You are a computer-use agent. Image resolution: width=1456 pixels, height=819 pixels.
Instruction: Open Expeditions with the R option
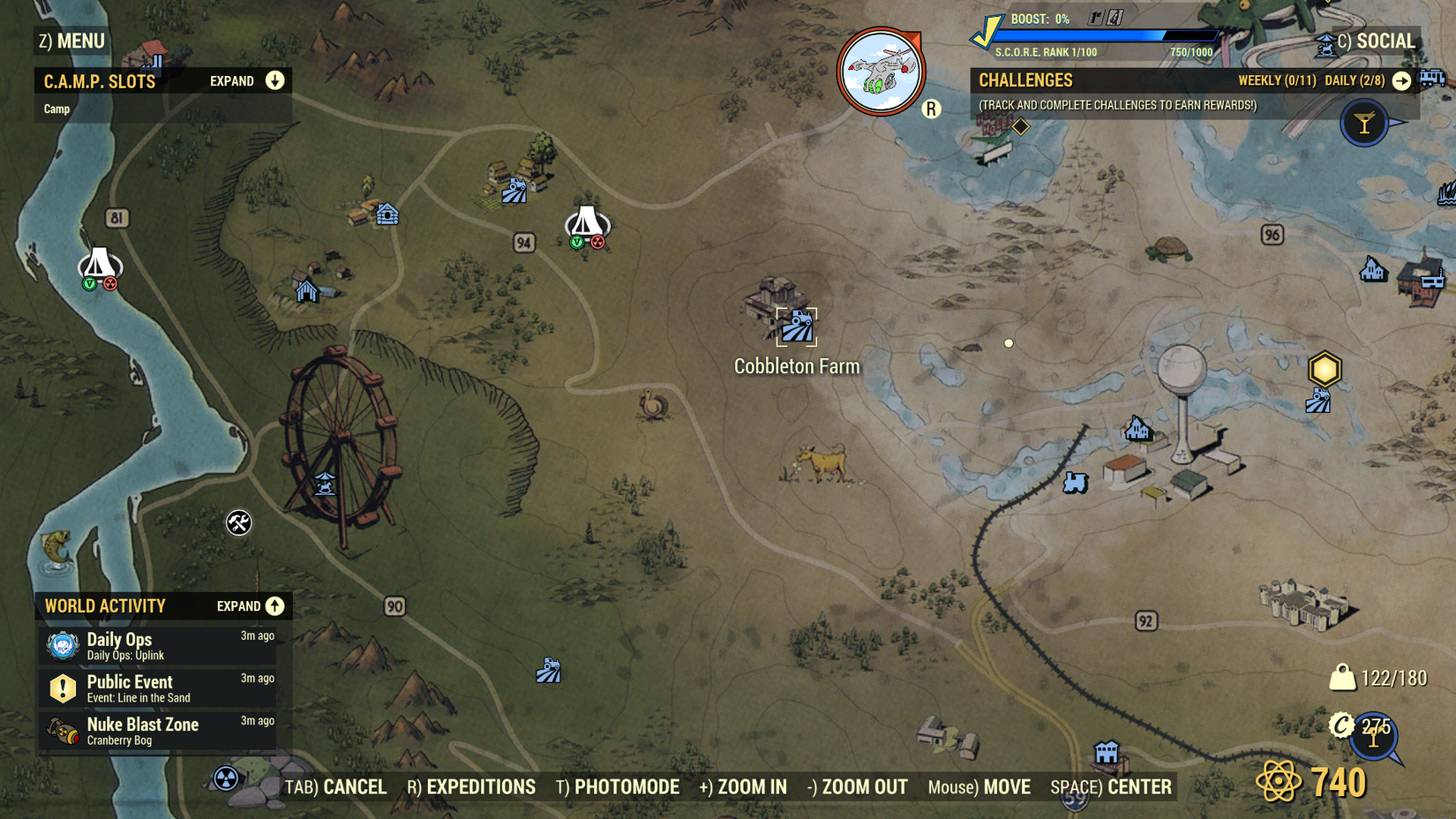click(471, 786)
